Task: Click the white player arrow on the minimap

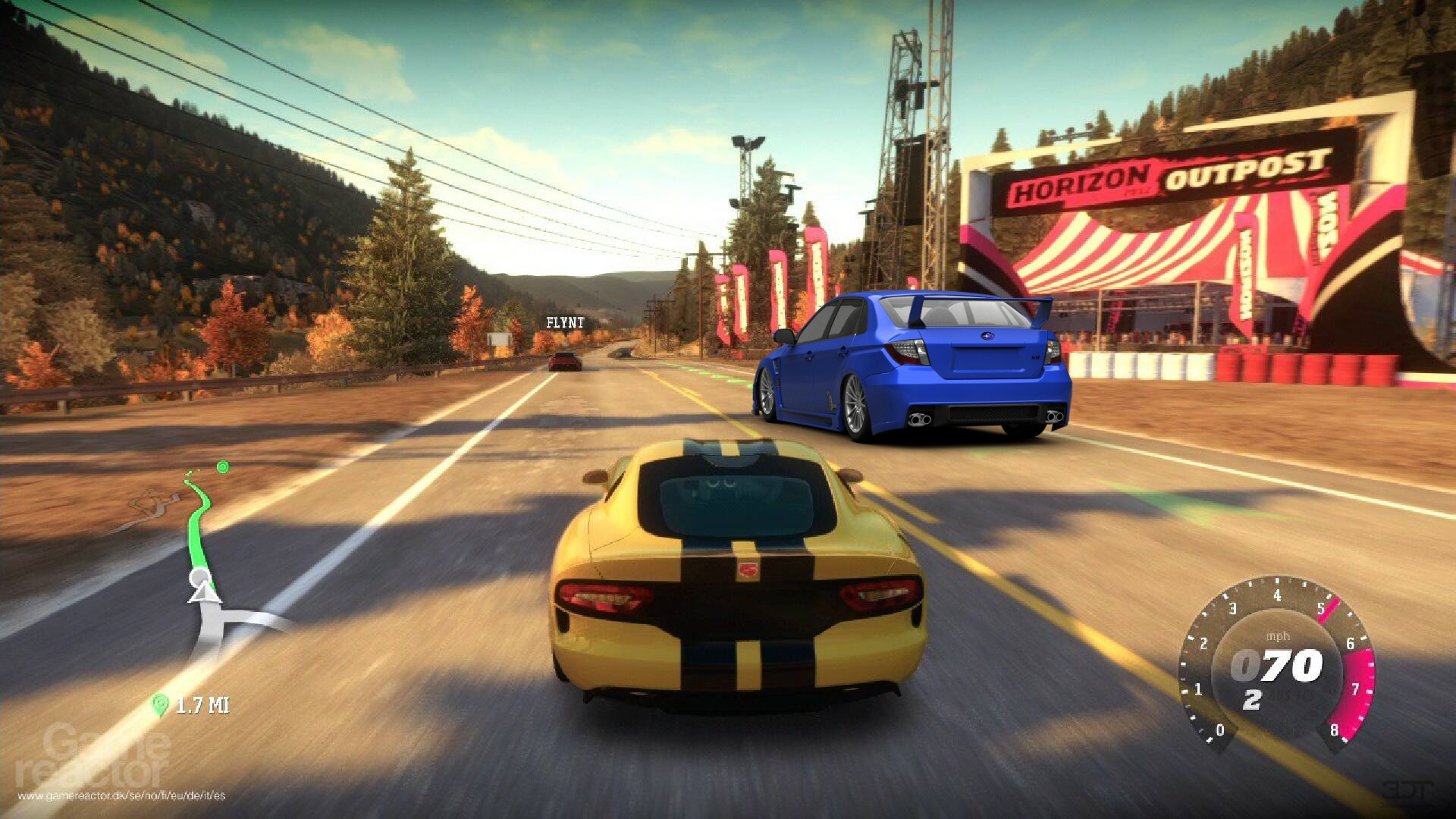Action: 202,588
